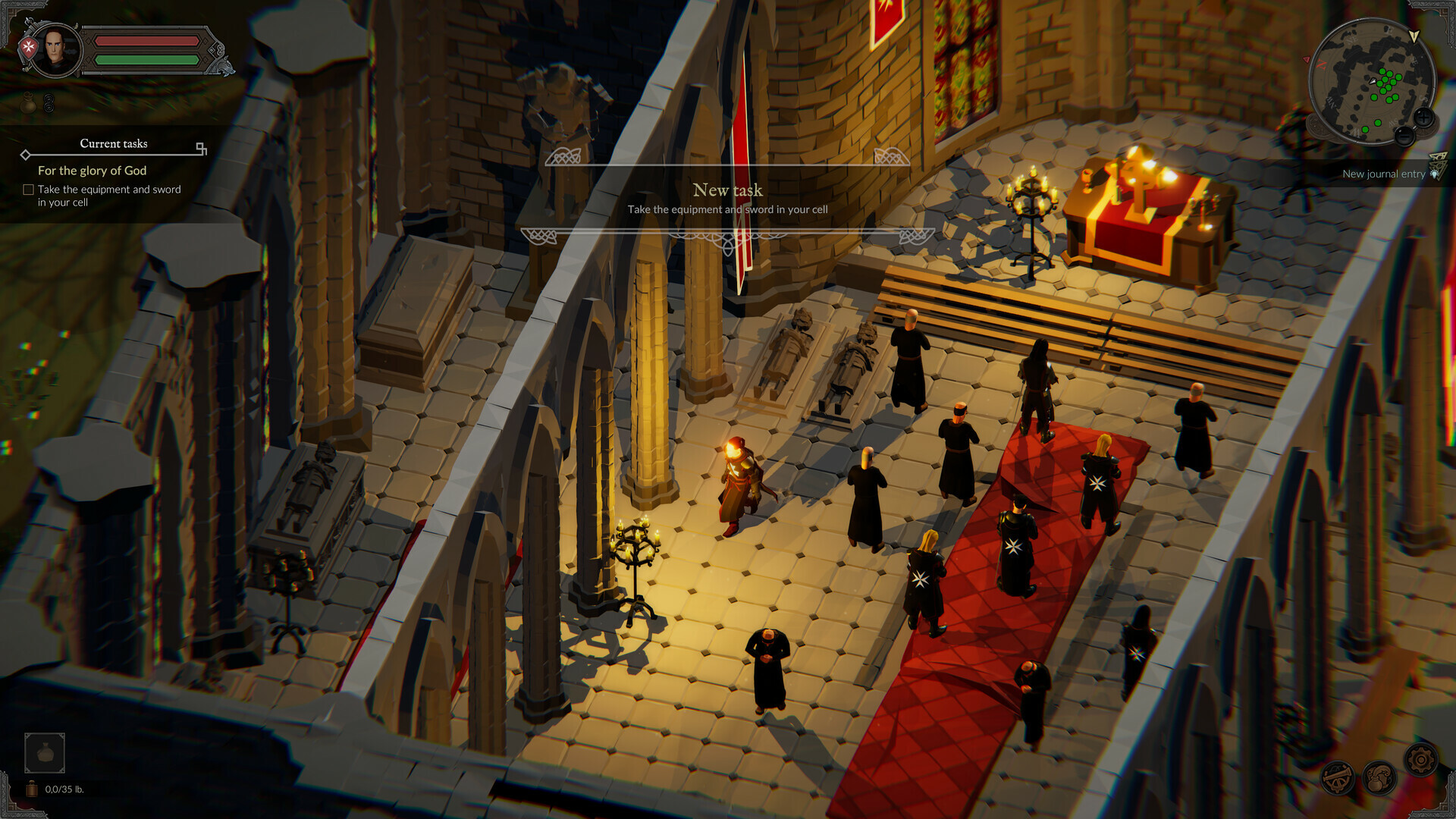1456x819 pixels.
Task: Click the Hospitaller shield on the character portrait
Action: pyautogui.click(x=27, y=45)
